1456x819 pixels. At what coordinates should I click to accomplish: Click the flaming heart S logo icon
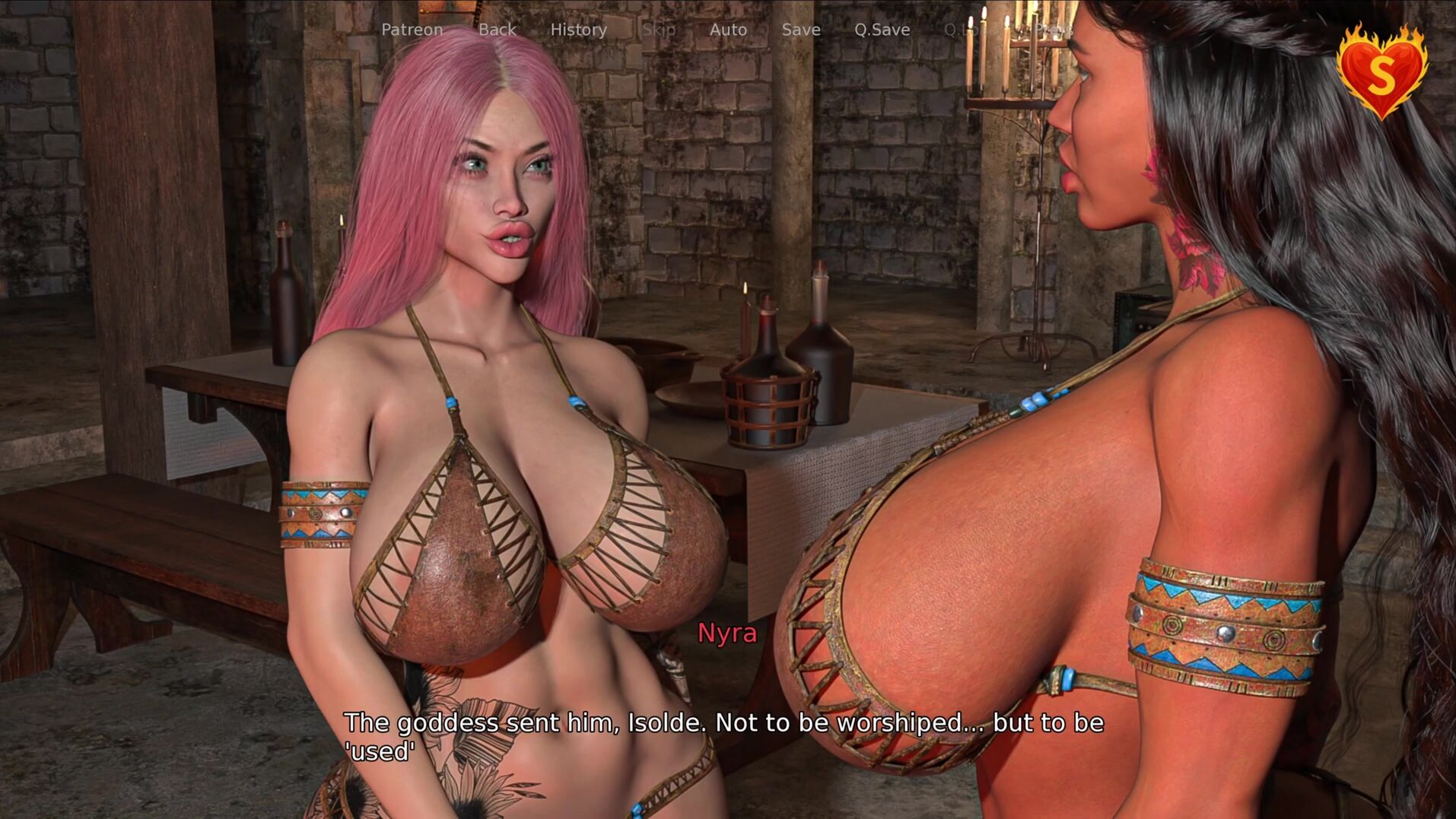(1381, 71)
